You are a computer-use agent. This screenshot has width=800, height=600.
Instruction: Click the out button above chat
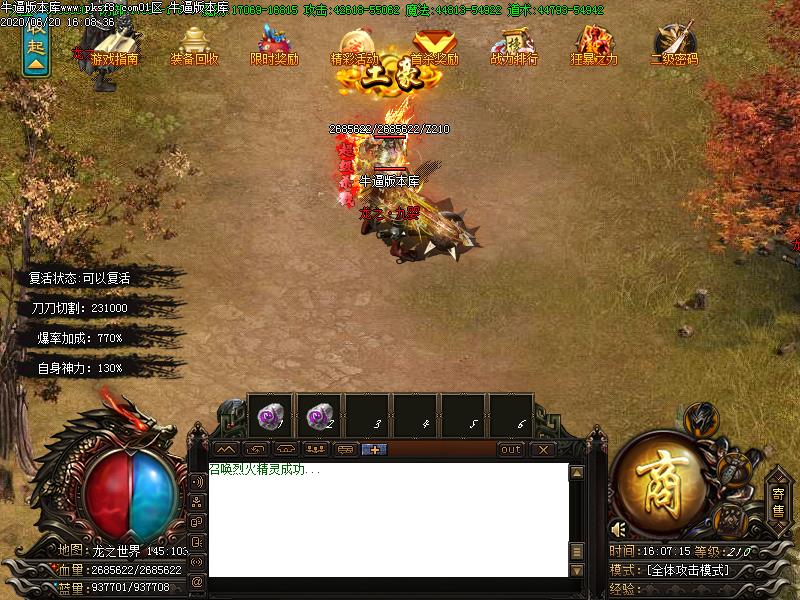pyautogui.click(x=511, y=450)
